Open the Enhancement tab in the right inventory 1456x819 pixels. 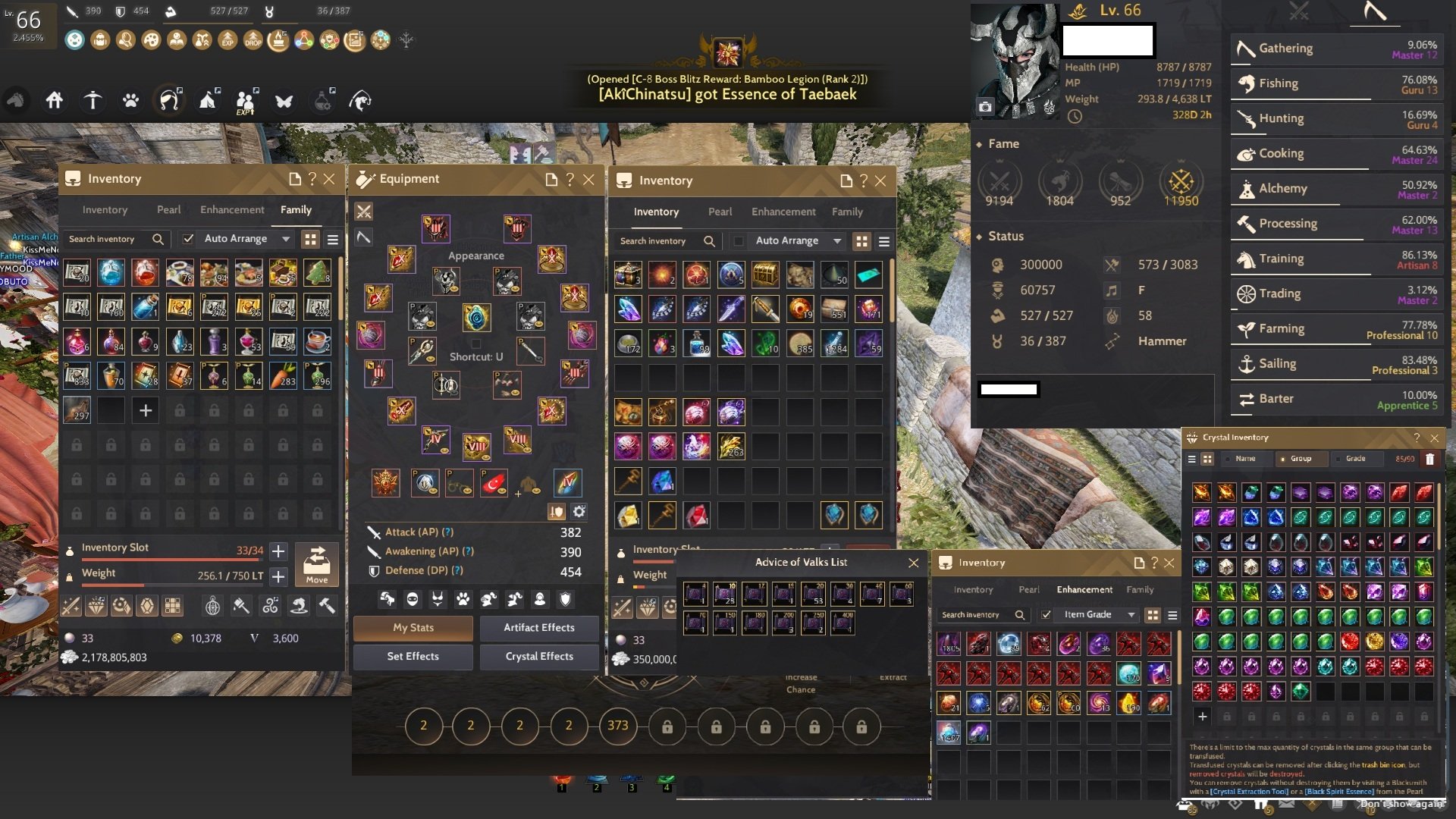click(x=783, y=212)
